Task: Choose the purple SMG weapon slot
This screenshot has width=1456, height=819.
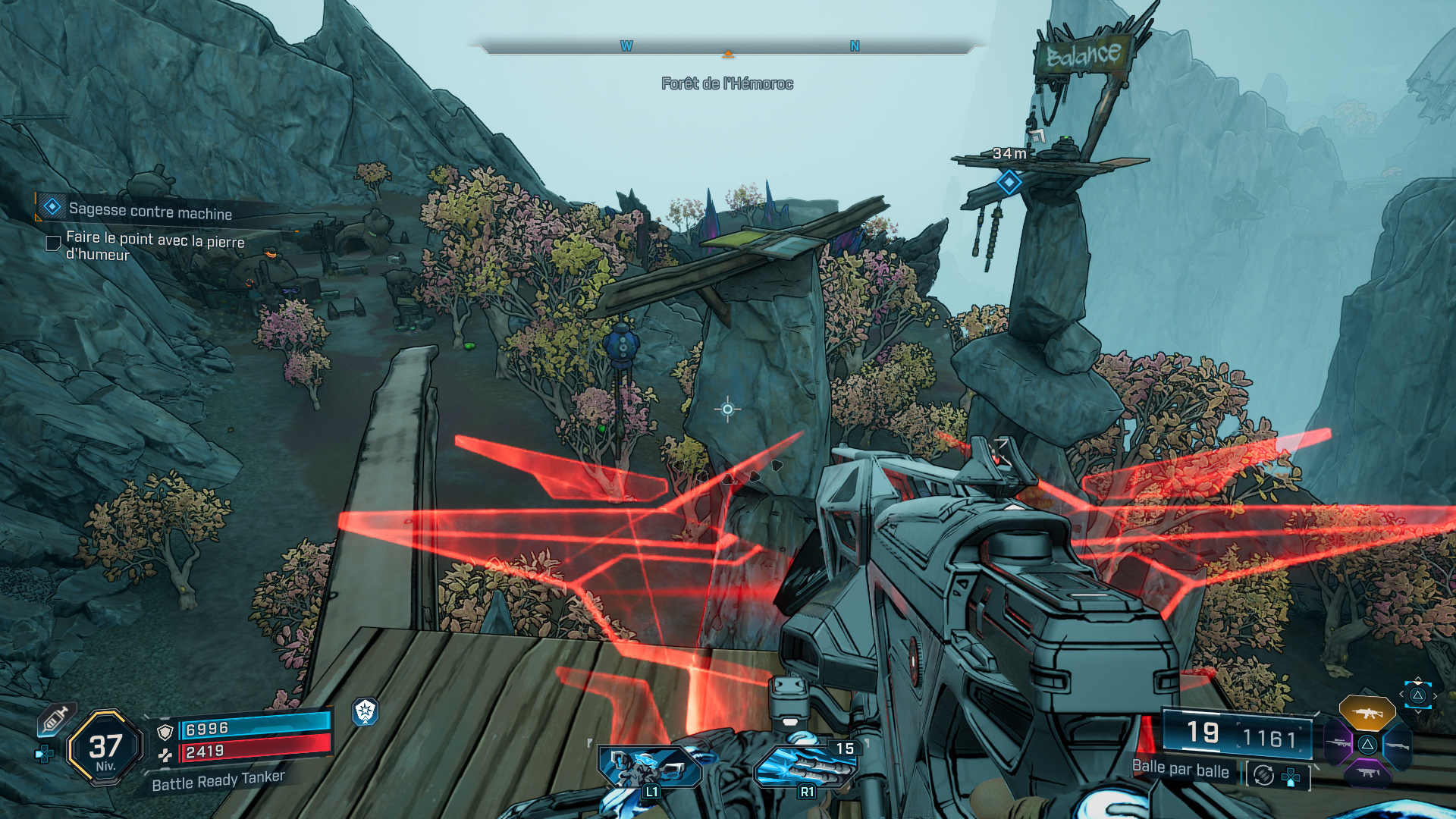Action: coord(1367,773)
